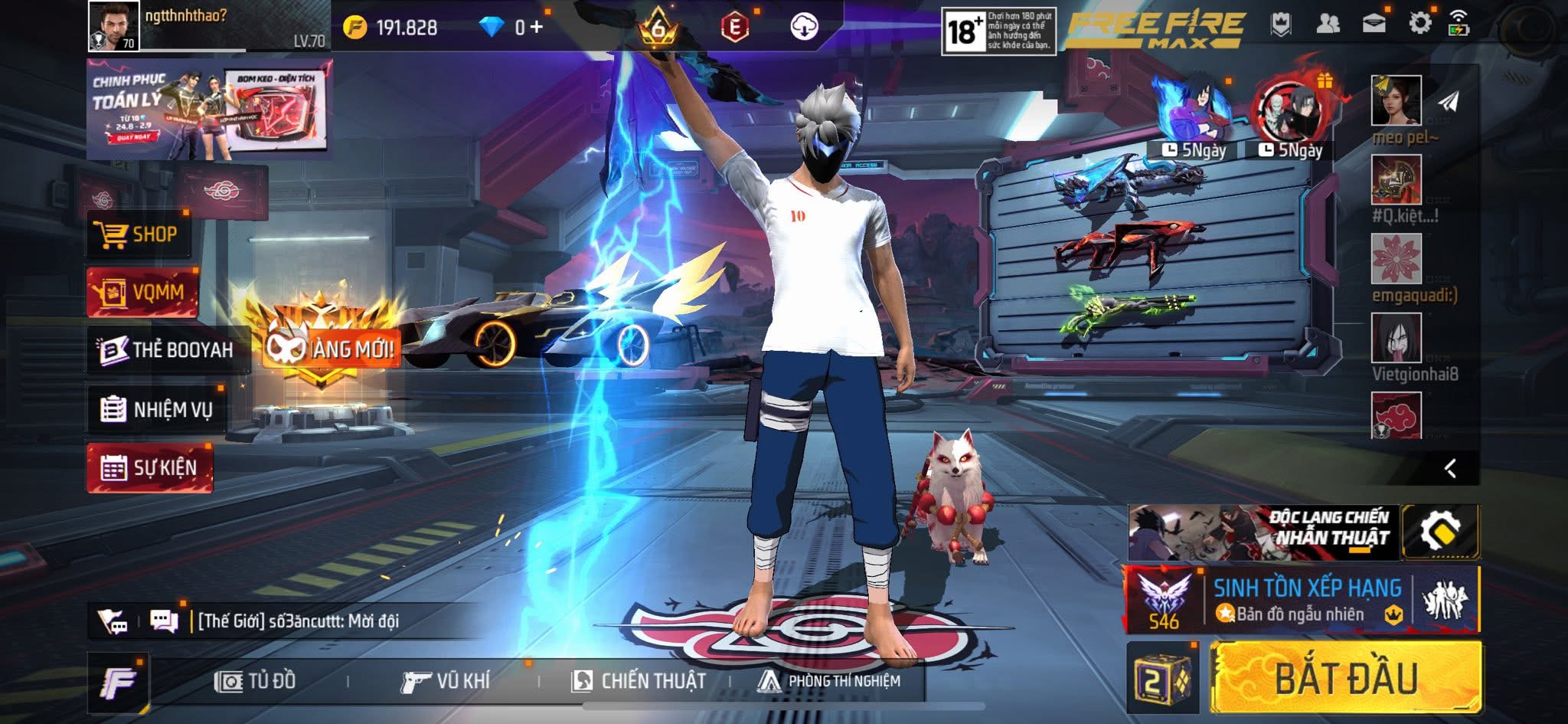
Task: Open the Độc Lang Chiến Nhẫn Thuật banner
Action: tap(1263, 532)
